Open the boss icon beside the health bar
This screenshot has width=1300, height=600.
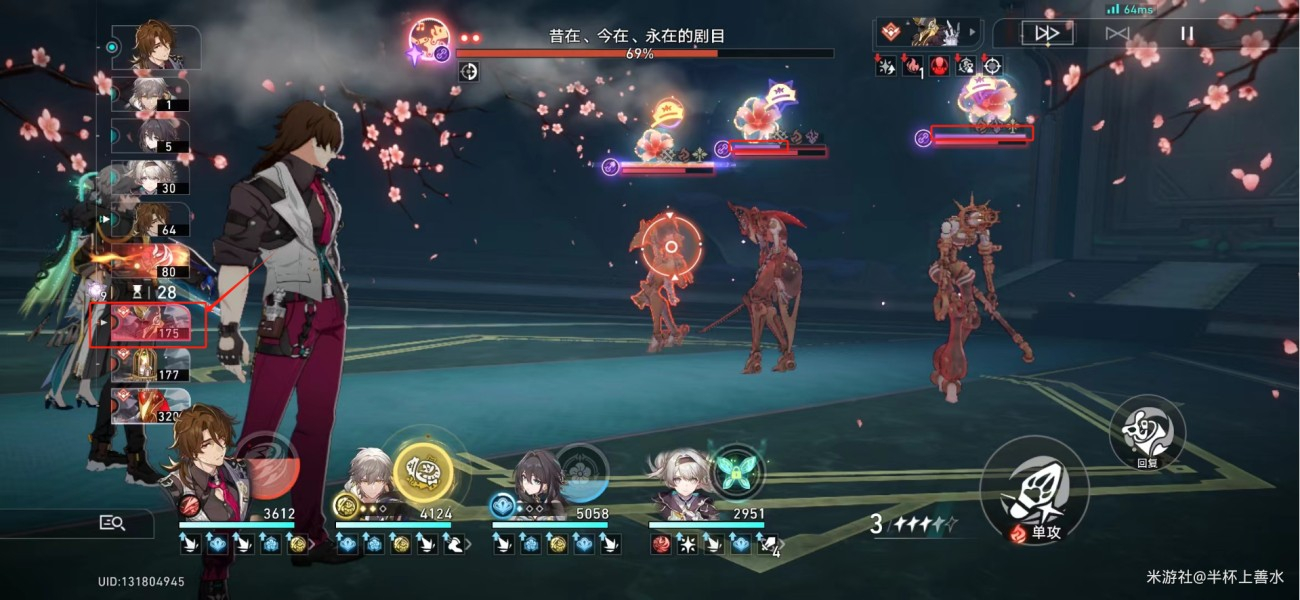point(430,43)
